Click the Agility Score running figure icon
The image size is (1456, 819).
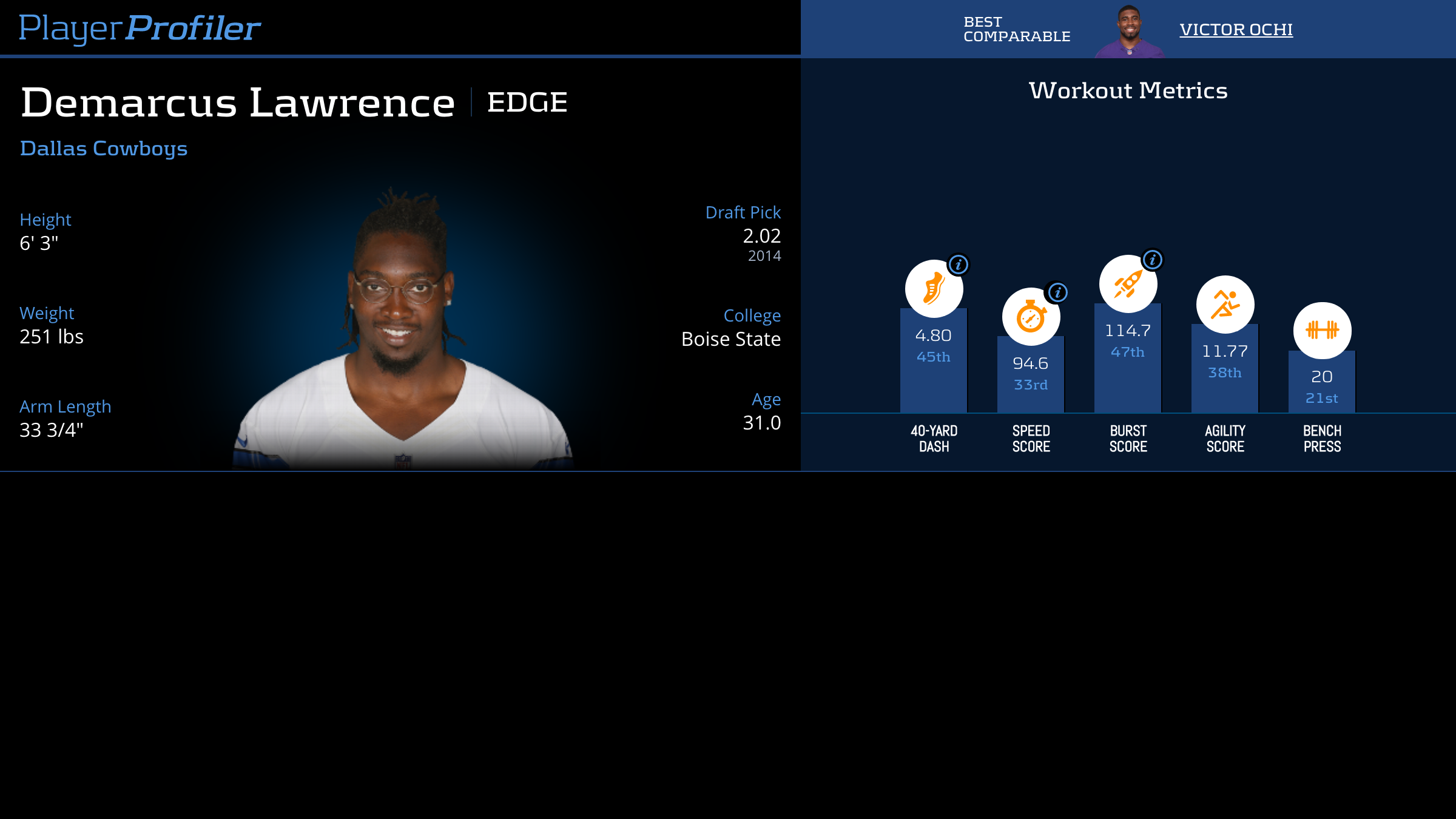click(x=1225, y=305)
